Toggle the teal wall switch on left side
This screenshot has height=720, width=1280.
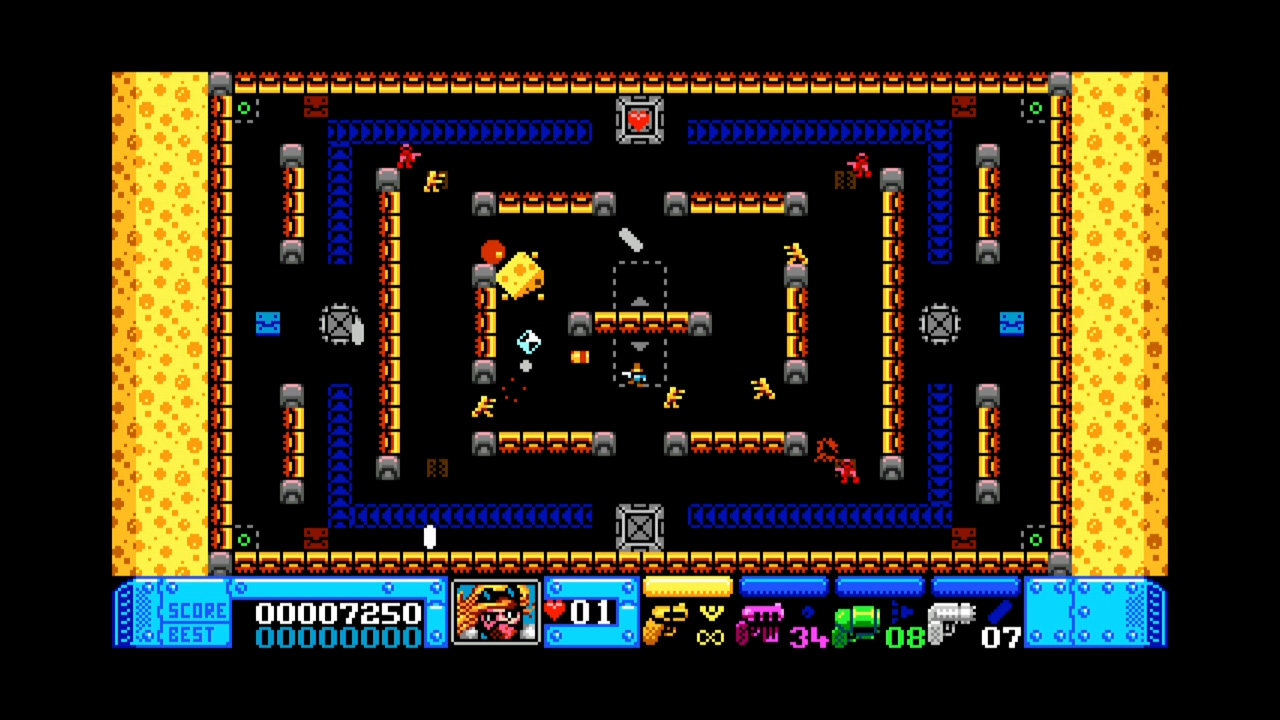coord(267,322)
